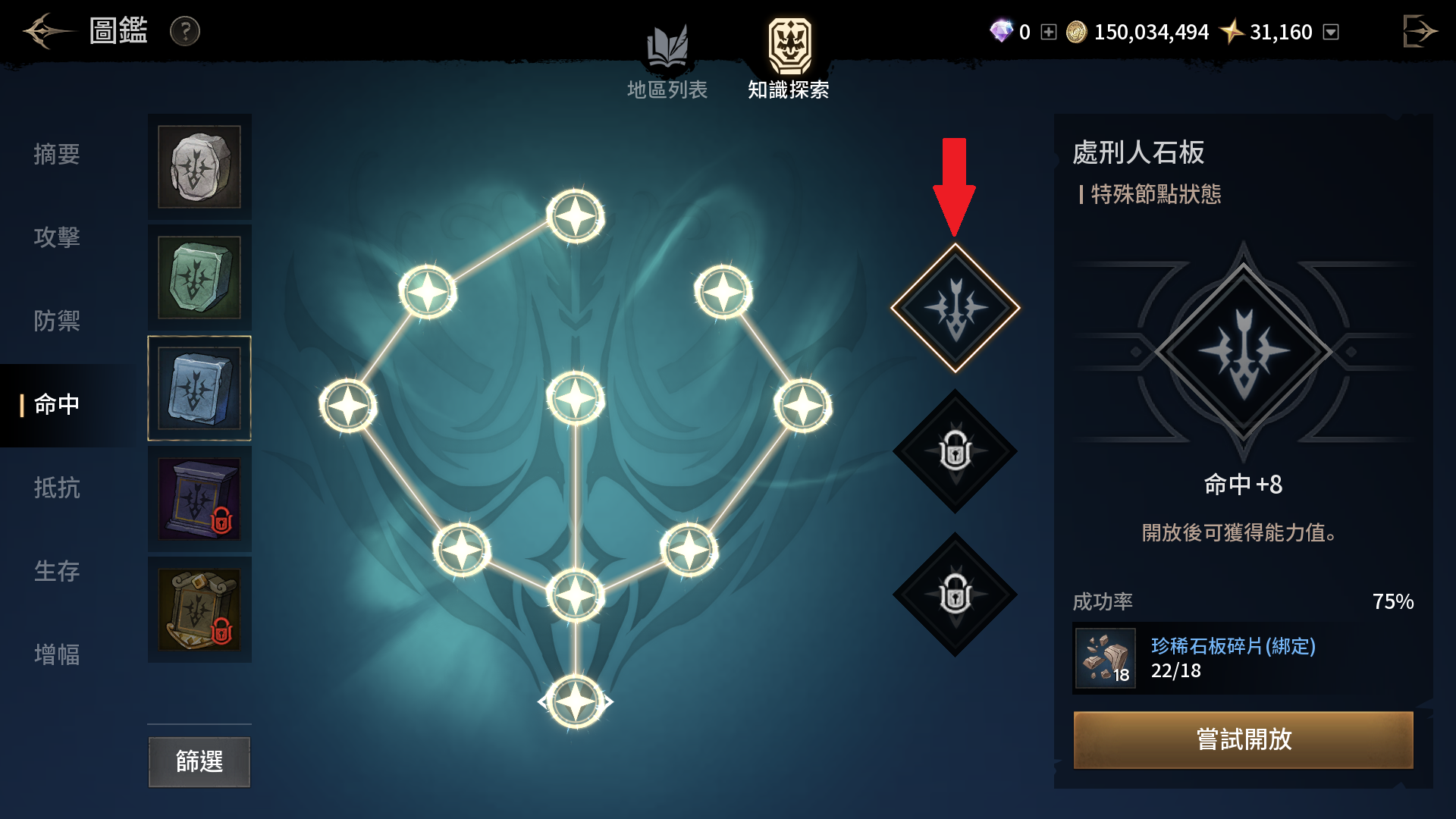Select the 增幅 category
This screenshot has width=1456, height=819.
(x=57, y=654)
